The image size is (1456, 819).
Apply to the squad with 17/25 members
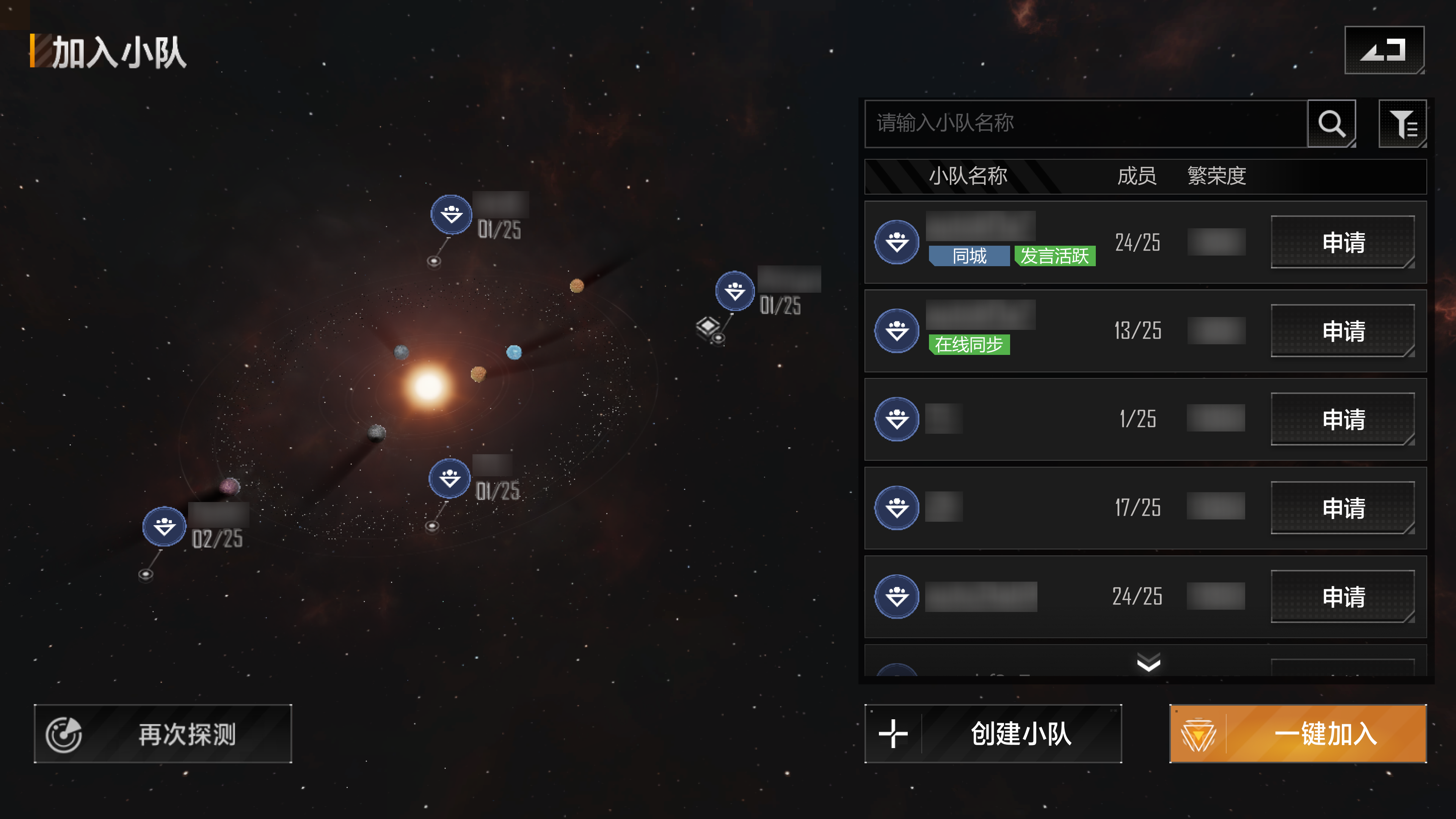1342,508
